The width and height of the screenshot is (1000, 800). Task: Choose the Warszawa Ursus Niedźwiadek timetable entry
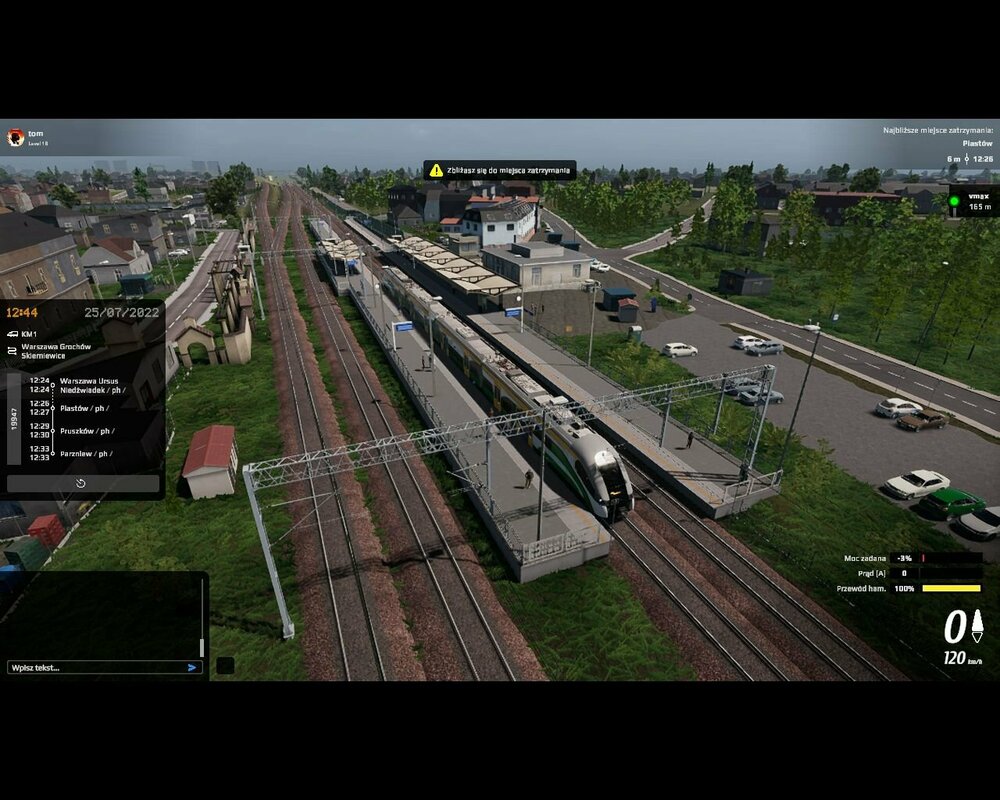[92, 385]
